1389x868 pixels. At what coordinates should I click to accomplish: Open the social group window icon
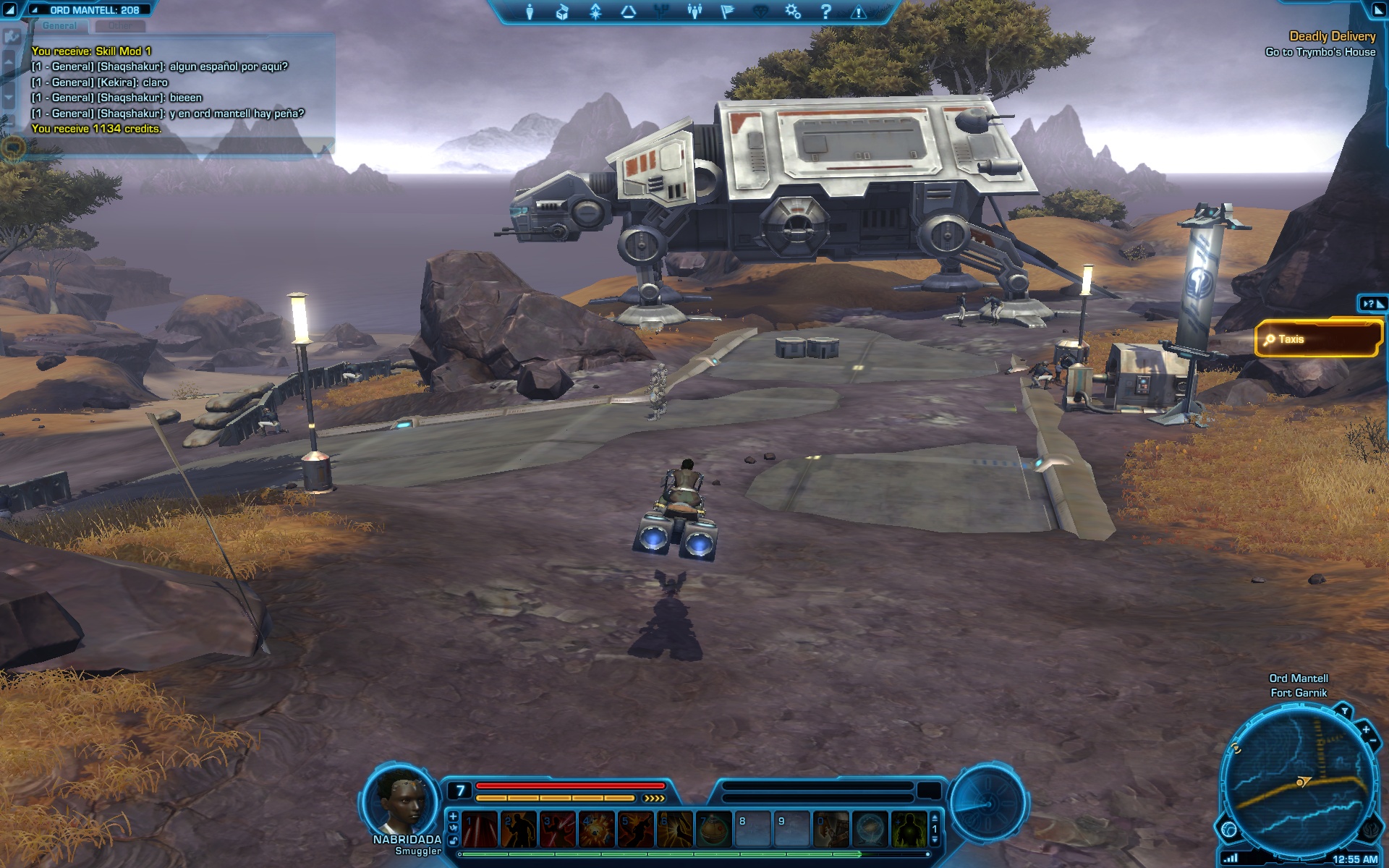[x=694, y=12]
